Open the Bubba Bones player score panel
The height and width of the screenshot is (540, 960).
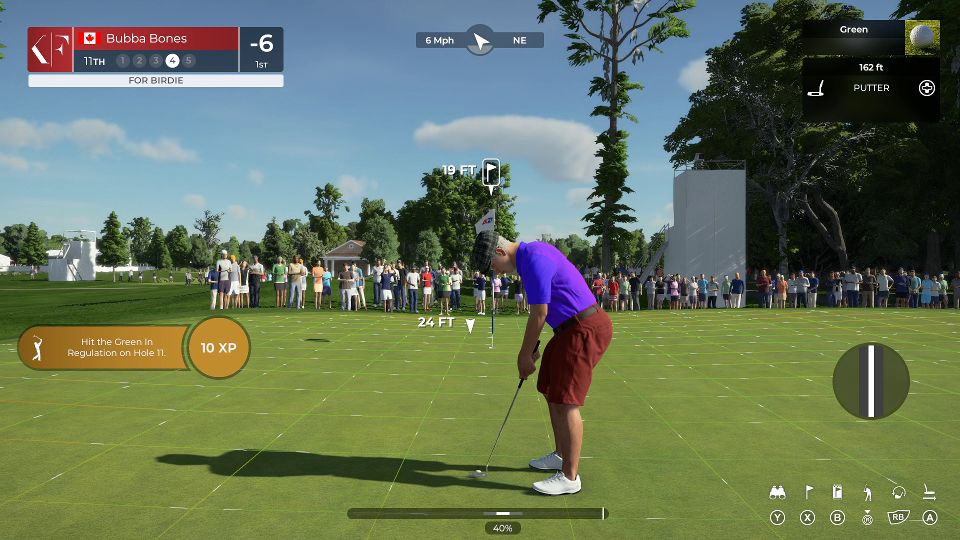155,49
